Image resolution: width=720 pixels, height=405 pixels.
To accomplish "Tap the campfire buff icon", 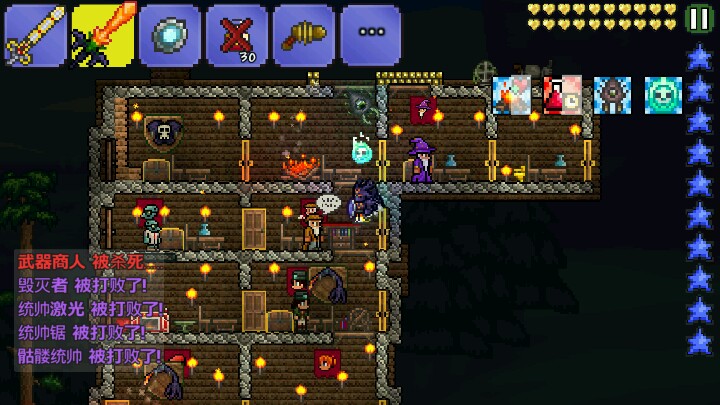I will click(512, 95).
